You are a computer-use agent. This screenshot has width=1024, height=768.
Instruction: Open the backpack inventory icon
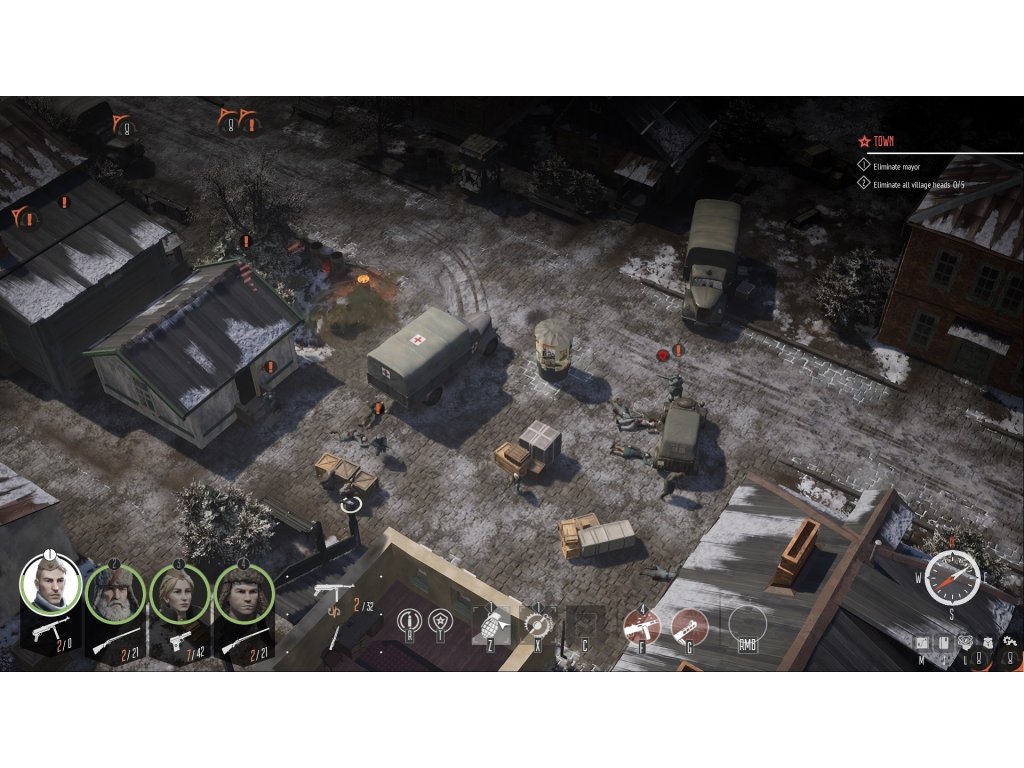(x=987, y=642)
